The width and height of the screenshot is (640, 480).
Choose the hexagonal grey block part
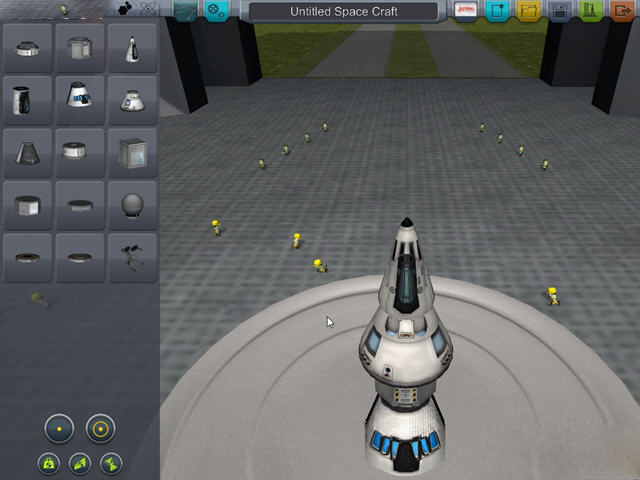click(x=27, y=205)
